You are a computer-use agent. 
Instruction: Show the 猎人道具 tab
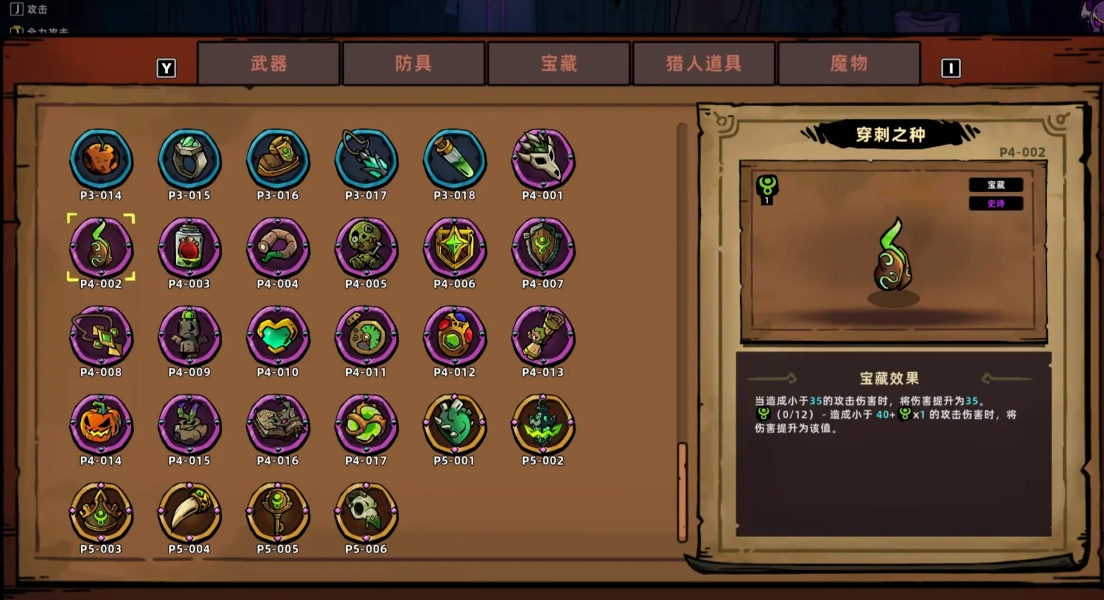(x=704, y=64)
